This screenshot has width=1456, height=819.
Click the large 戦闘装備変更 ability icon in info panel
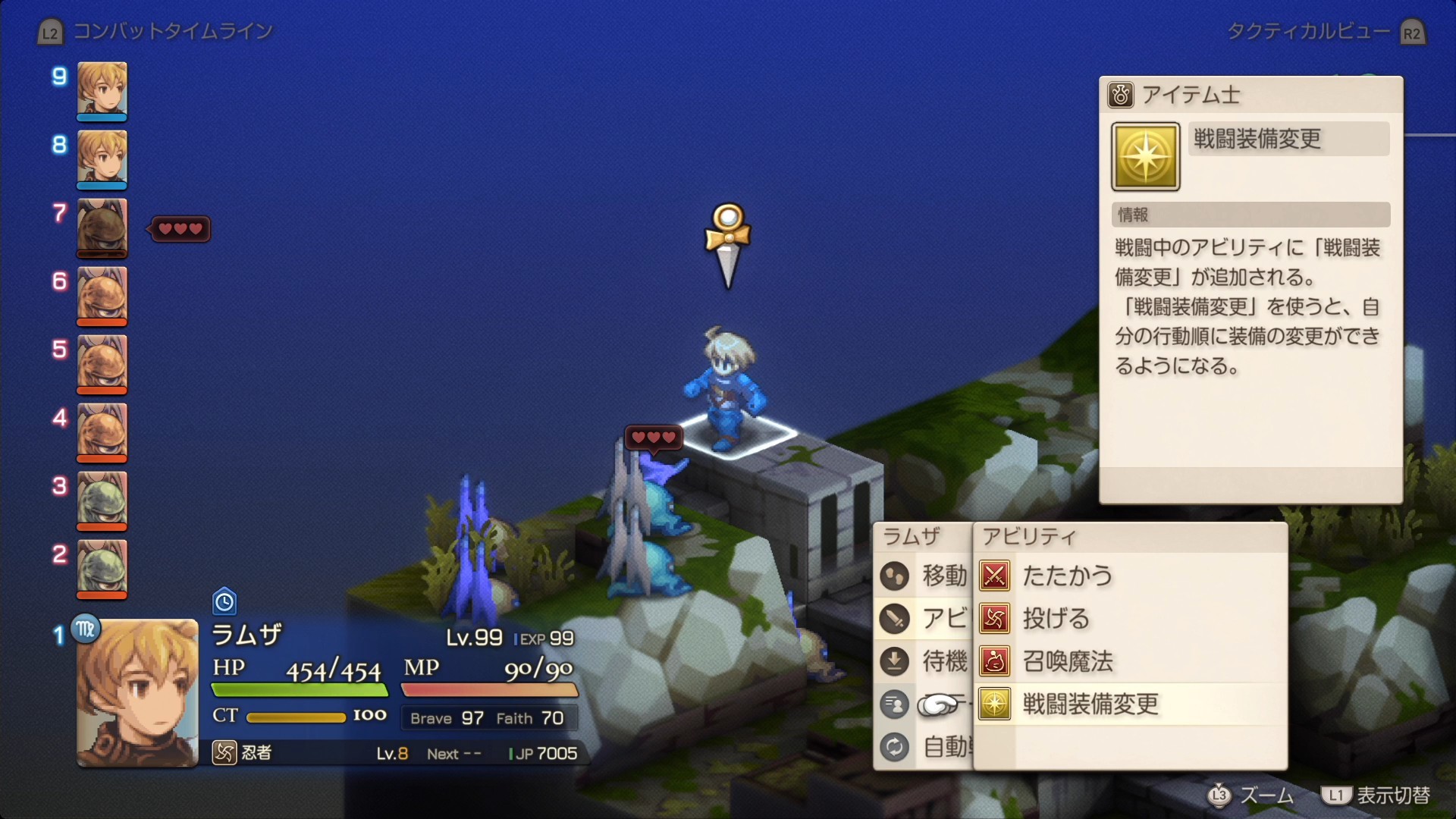(1145, 156)
